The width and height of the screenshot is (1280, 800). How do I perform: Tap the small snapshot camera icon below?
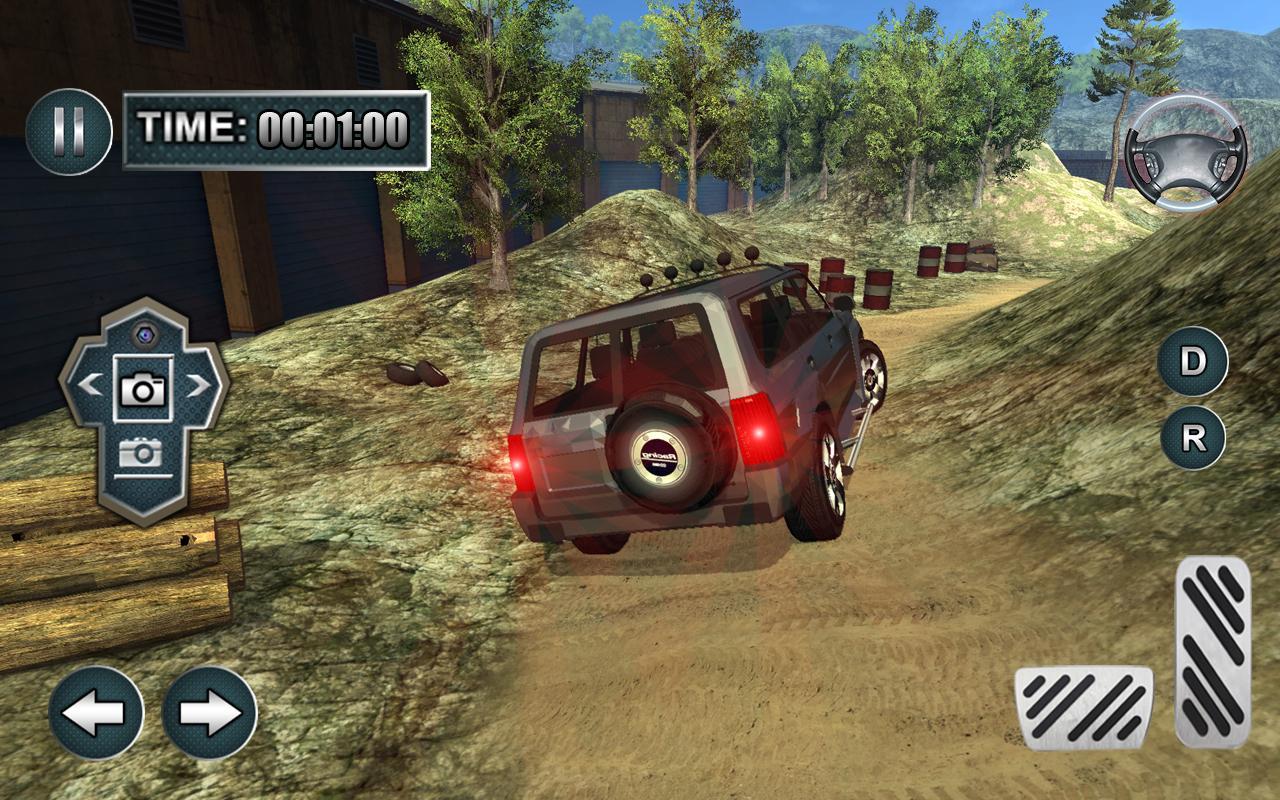tap(143, 450)
